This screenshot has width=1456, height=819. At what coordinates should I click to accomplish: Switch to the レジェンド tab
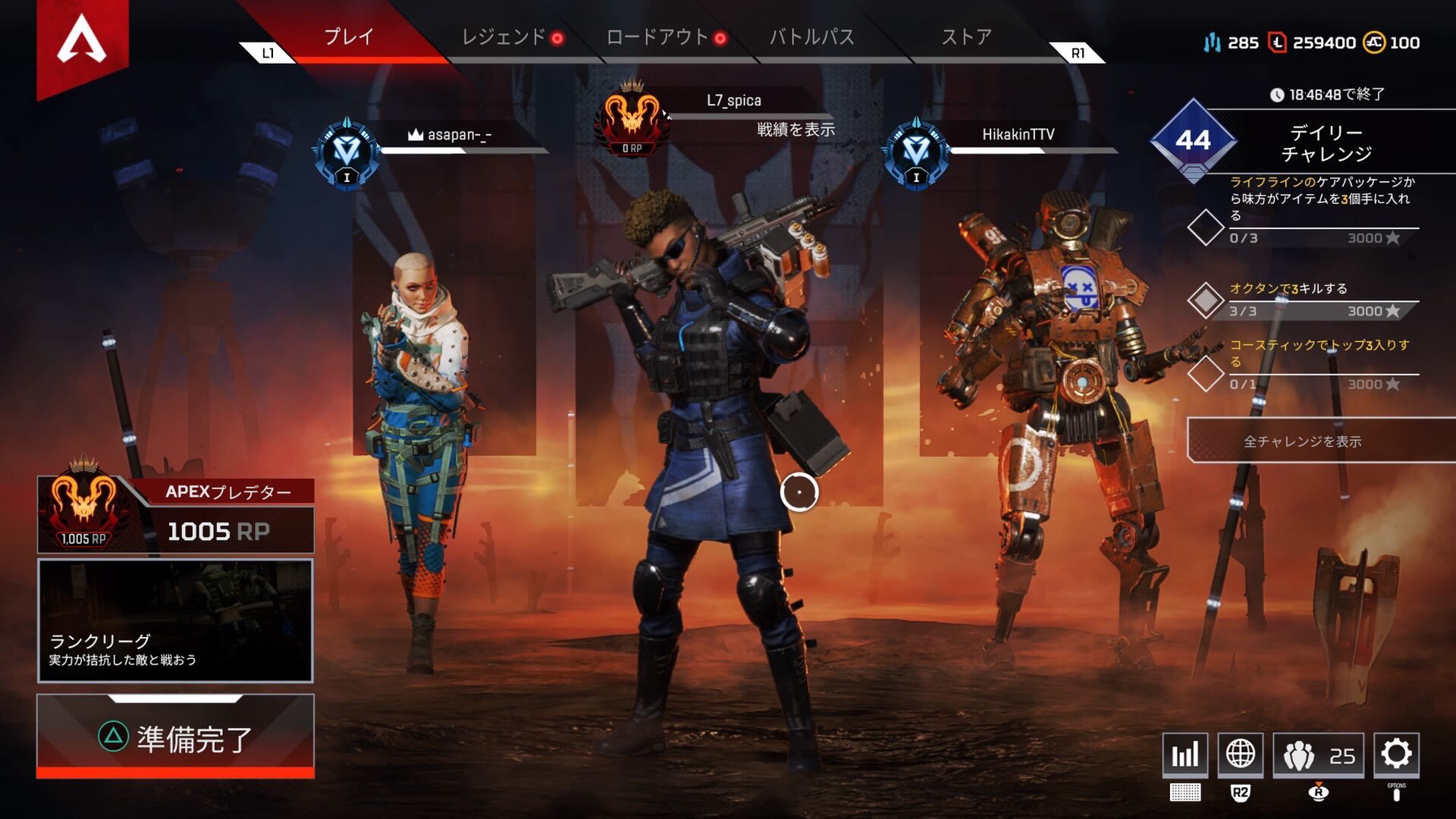[503, 35]
